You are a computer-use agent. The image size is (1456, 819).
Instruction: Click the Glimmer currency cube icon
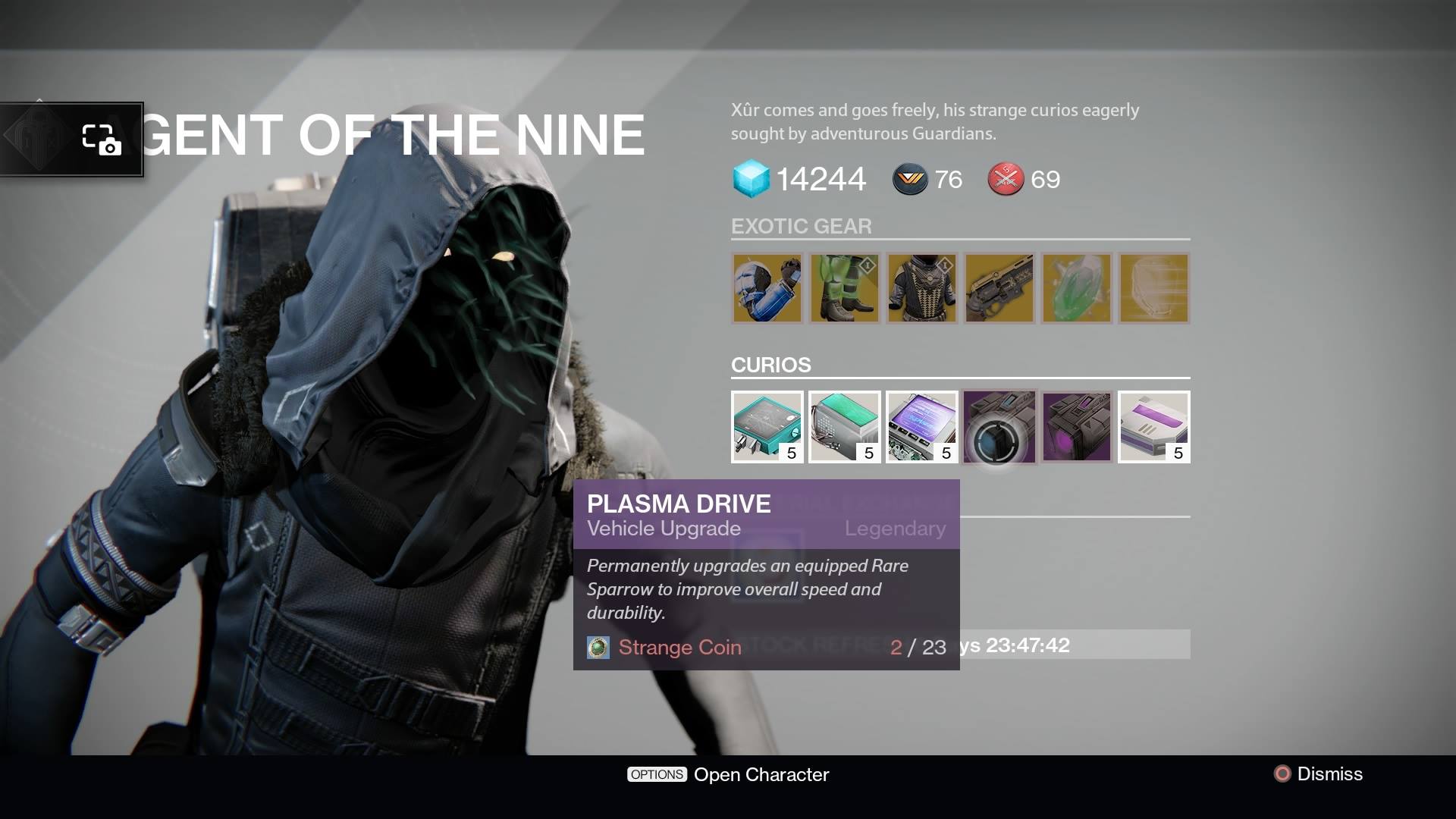point(749,179)
